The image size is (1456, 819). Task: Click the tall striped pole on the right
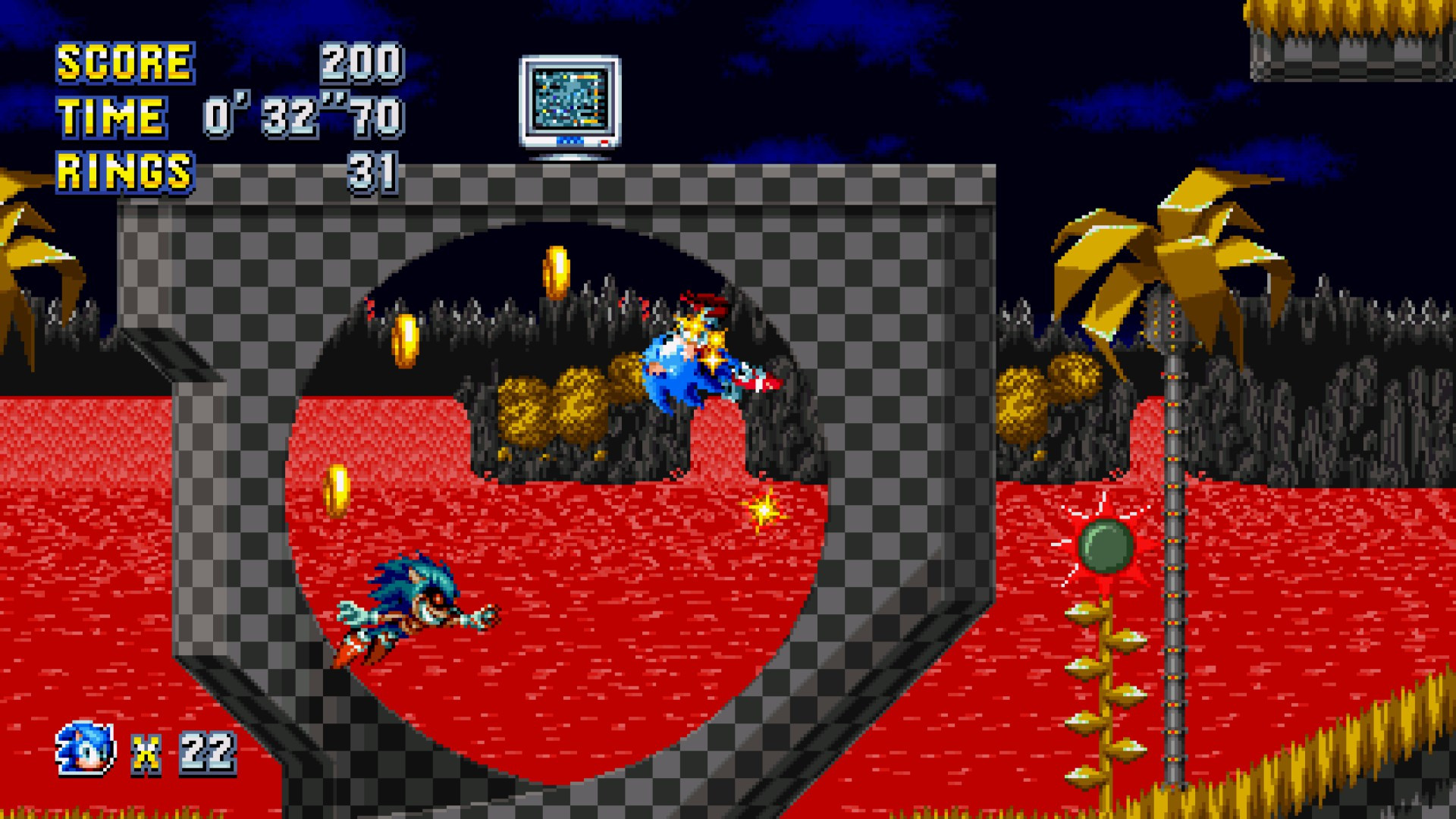point(1174,531)
